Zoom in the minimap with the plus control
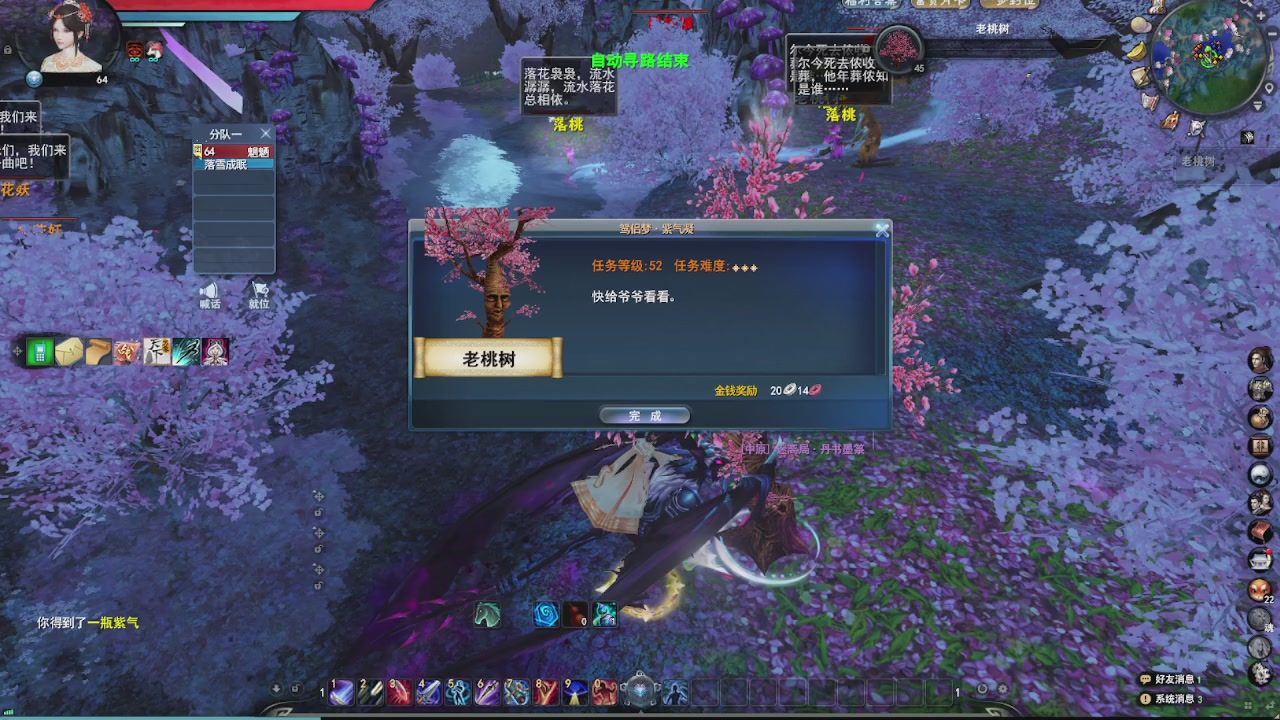 click(x=1261, y=15)
